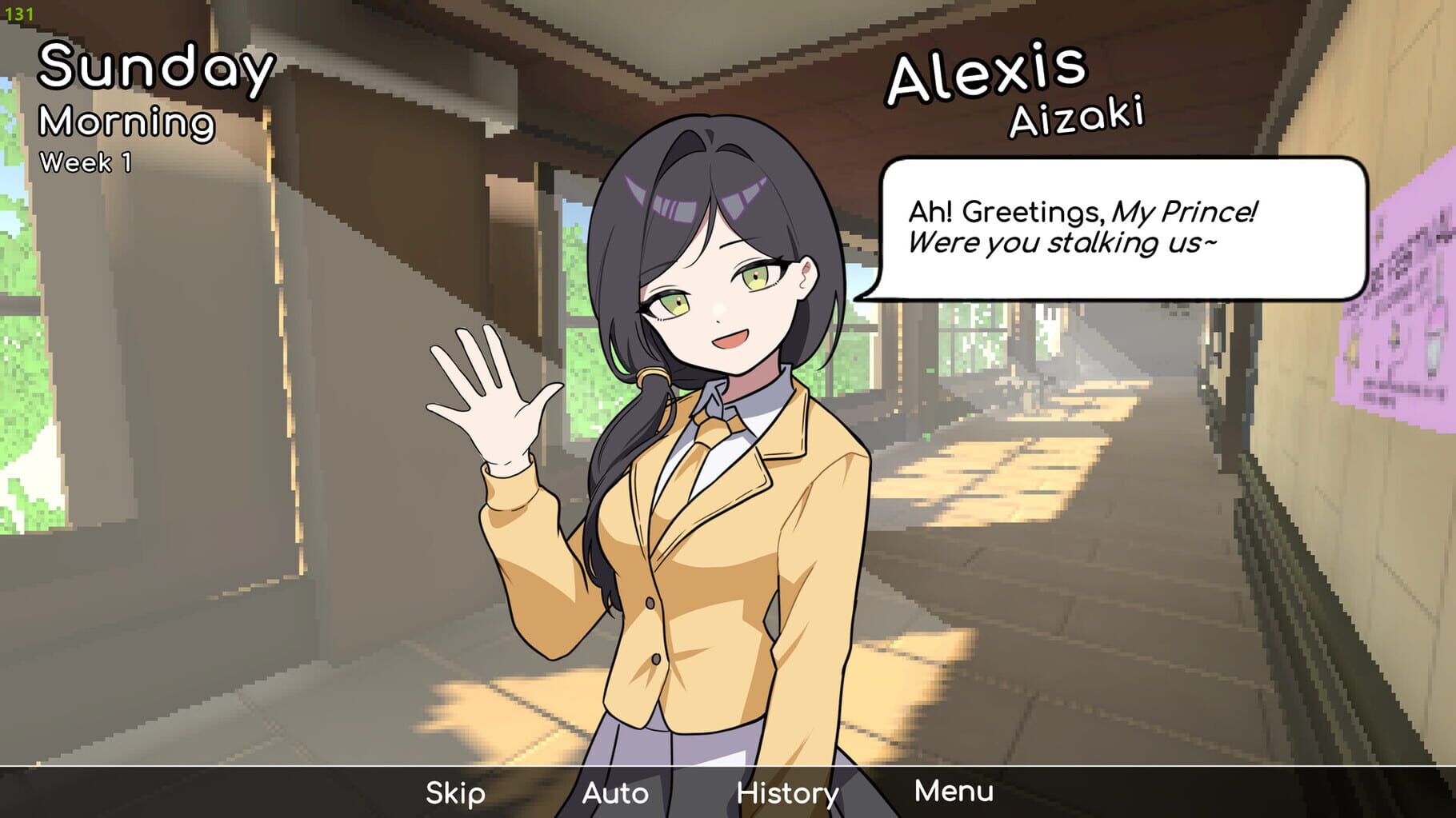Open the History log
1456x818 pixels.
pos(786,793)
